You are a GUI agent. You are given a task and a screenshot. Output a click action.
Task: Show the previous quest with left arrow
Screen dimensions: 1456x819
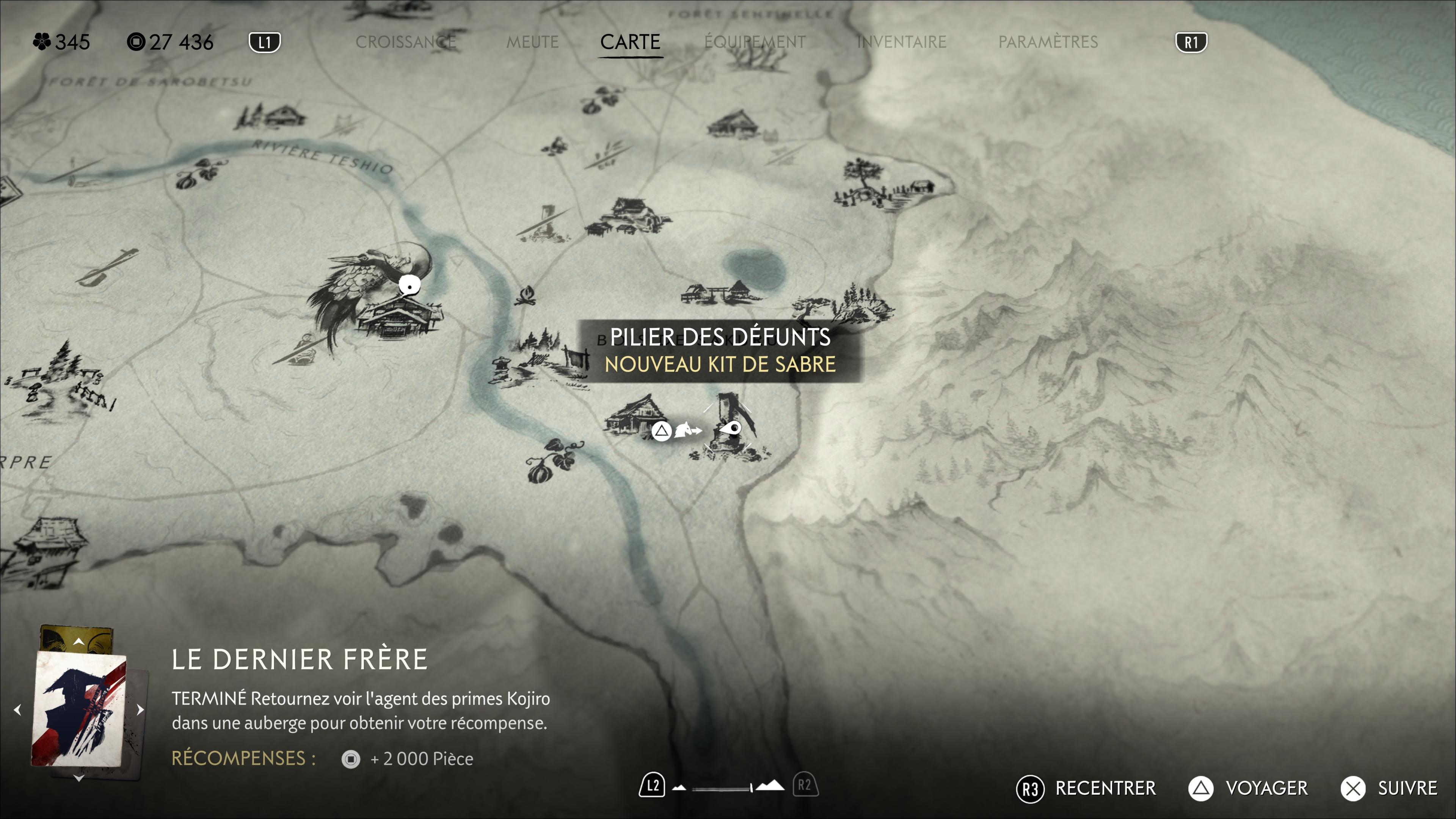pos(17,709)
